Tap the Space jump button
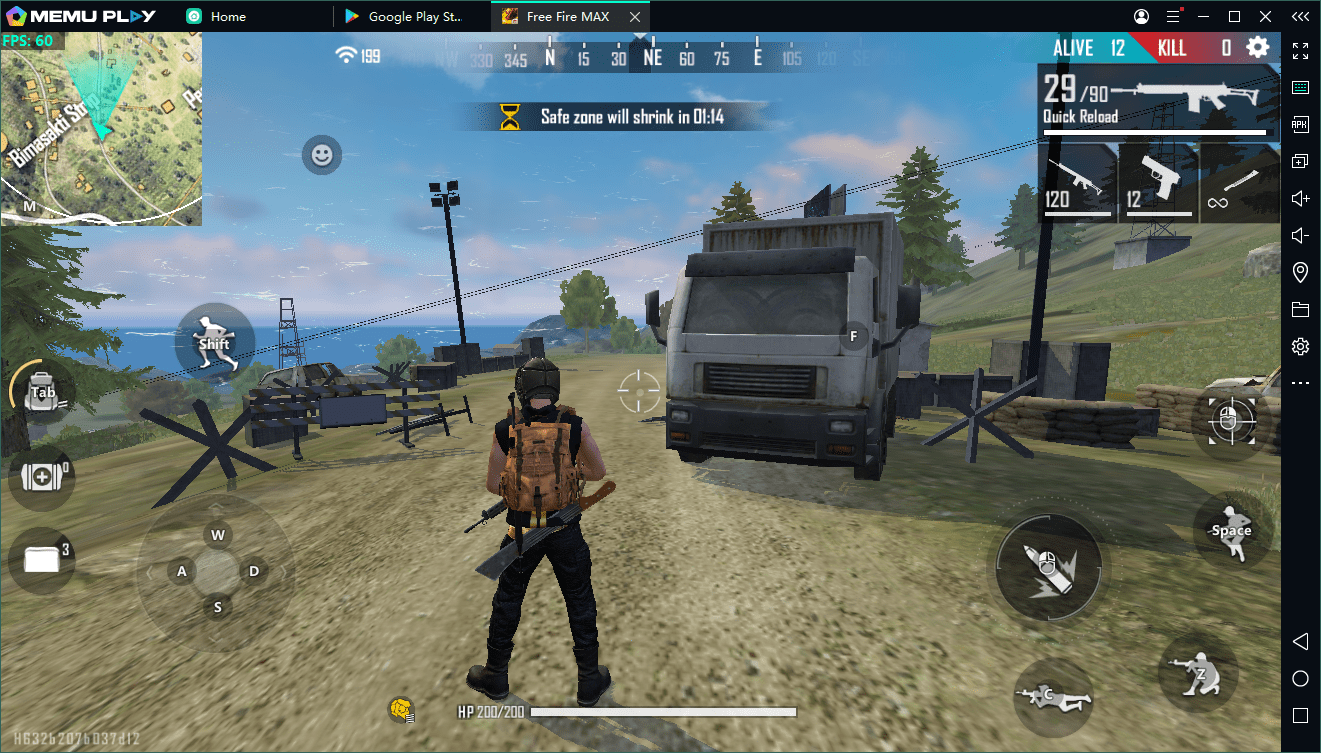The width and height of the screenshot is (1321, 753). click(x=1232, y=531)
